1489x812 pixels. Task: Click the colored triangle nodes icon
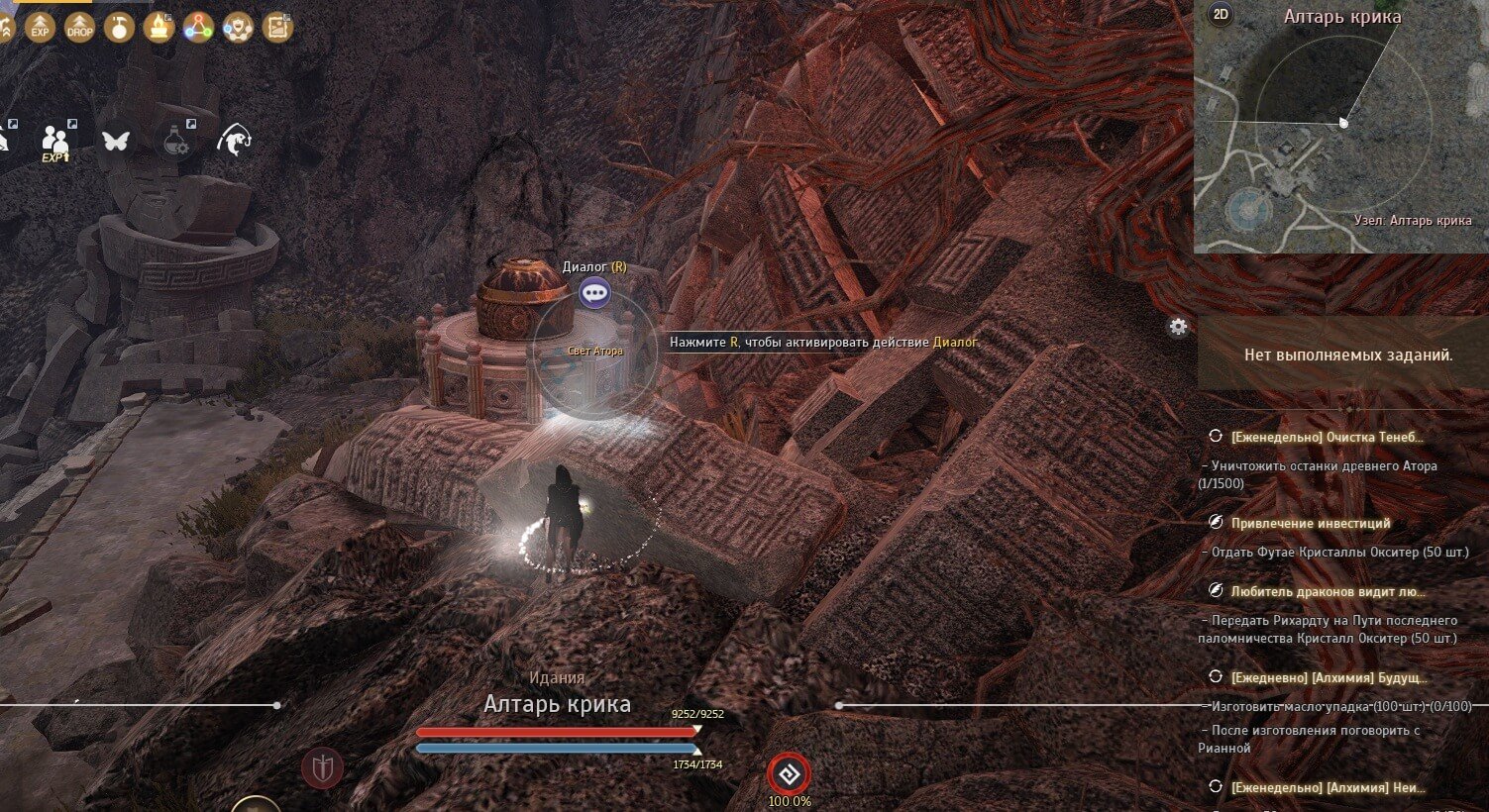click(x=198, y=28)
